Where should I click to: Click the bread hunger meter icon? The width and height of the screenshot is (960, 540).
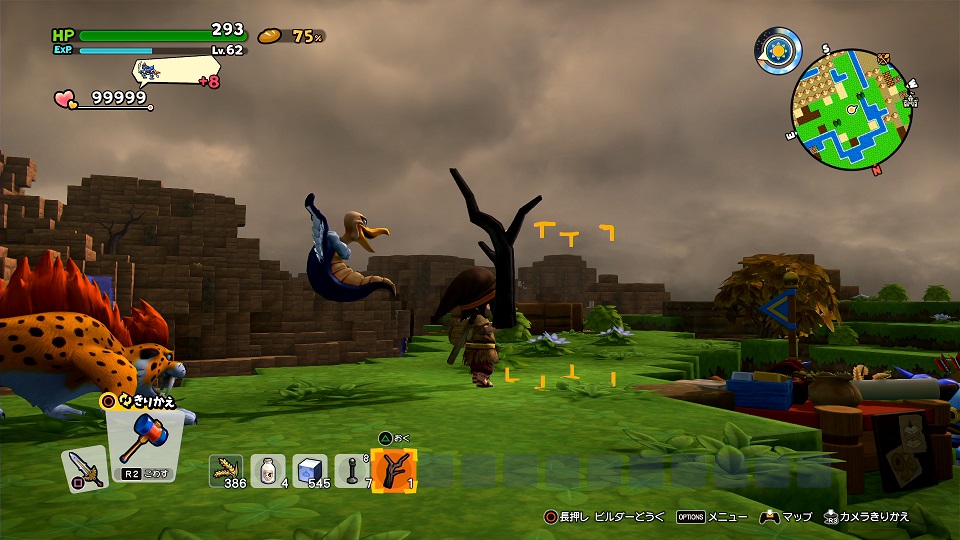[270, 36]
